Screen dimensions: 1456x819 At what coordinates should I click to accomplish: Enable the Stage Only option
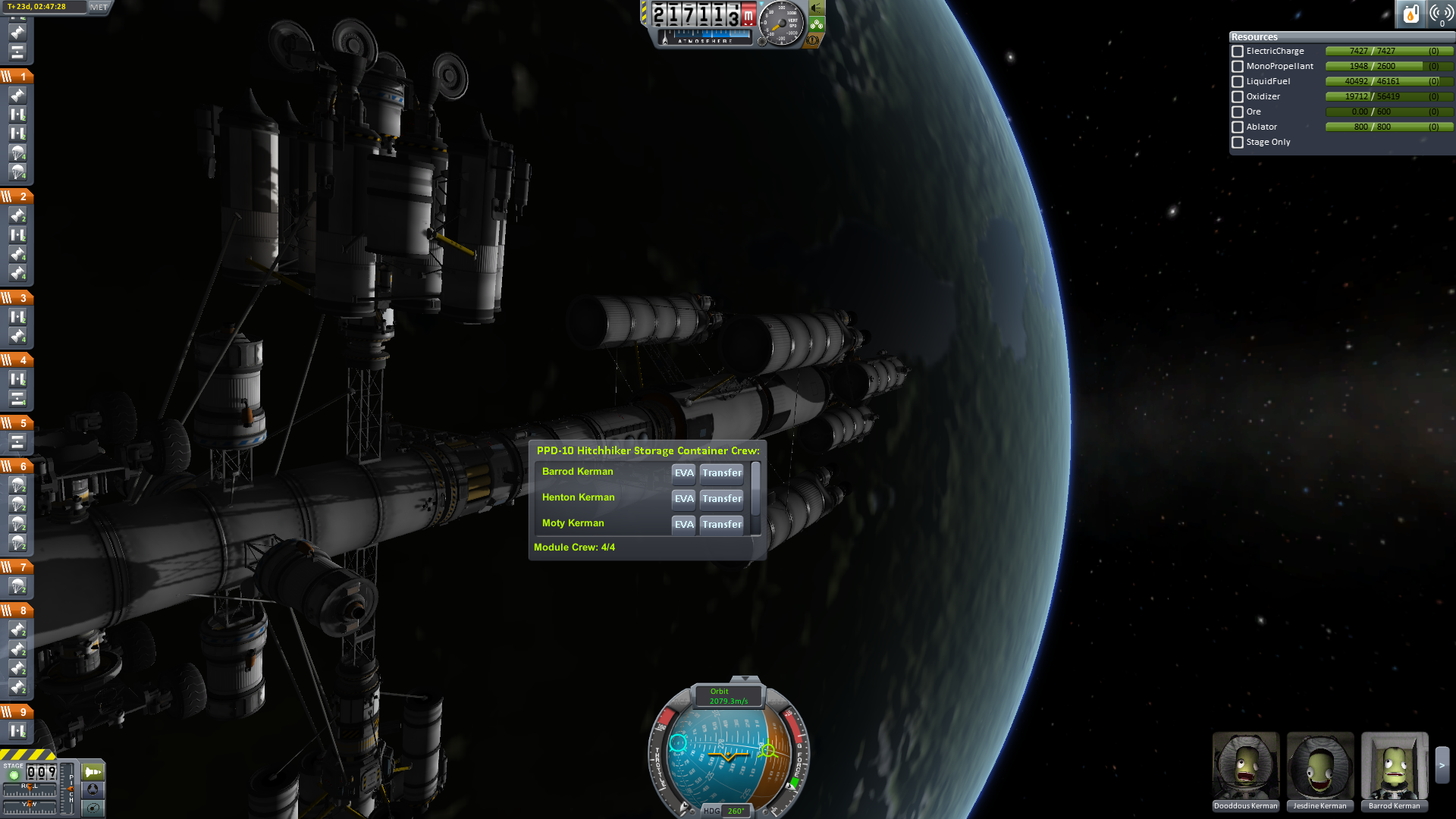1238,143
